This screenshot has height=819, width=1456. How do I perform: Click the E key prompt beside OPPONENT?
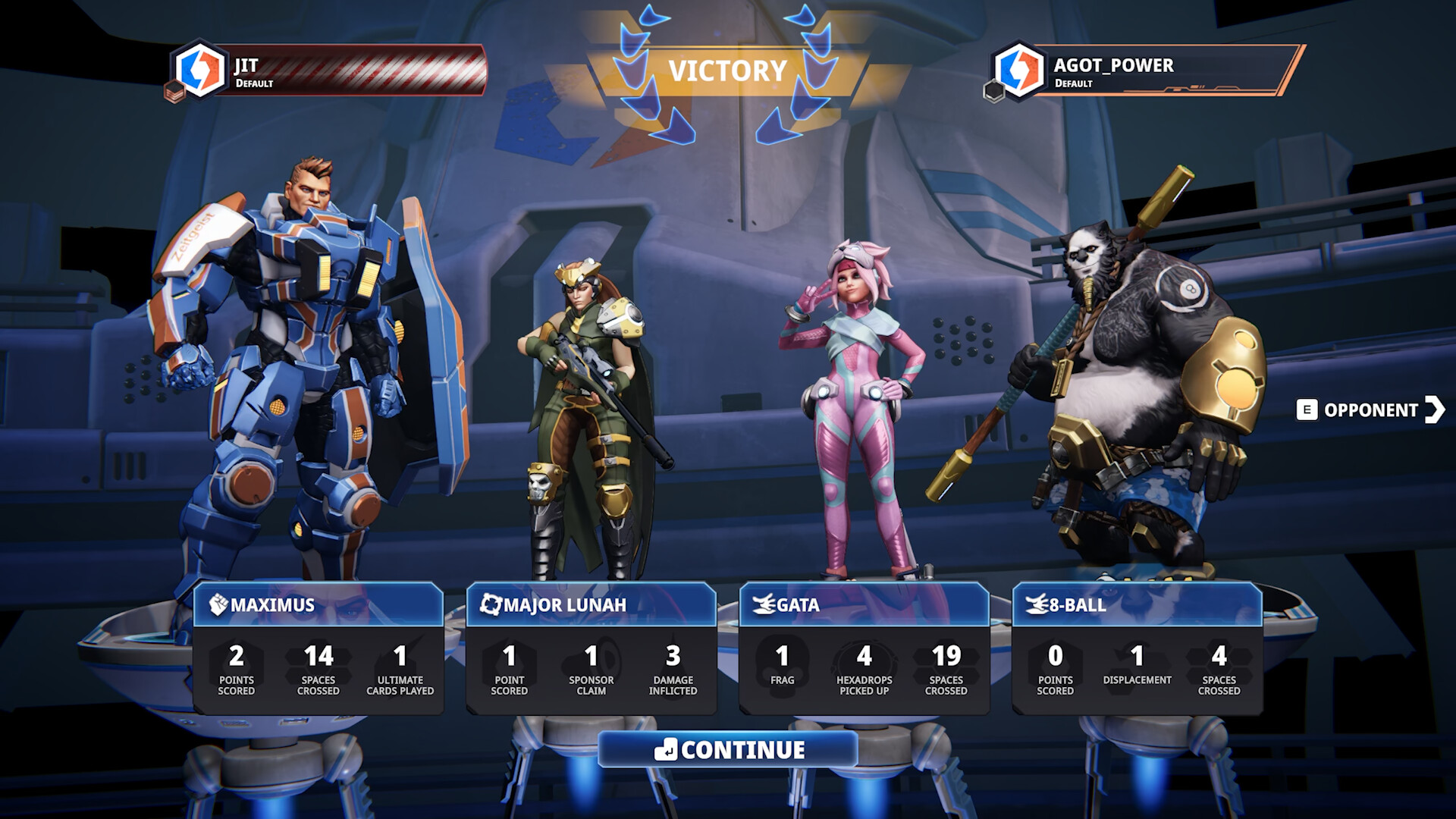pyautogui.click(x=1308, y=411)
